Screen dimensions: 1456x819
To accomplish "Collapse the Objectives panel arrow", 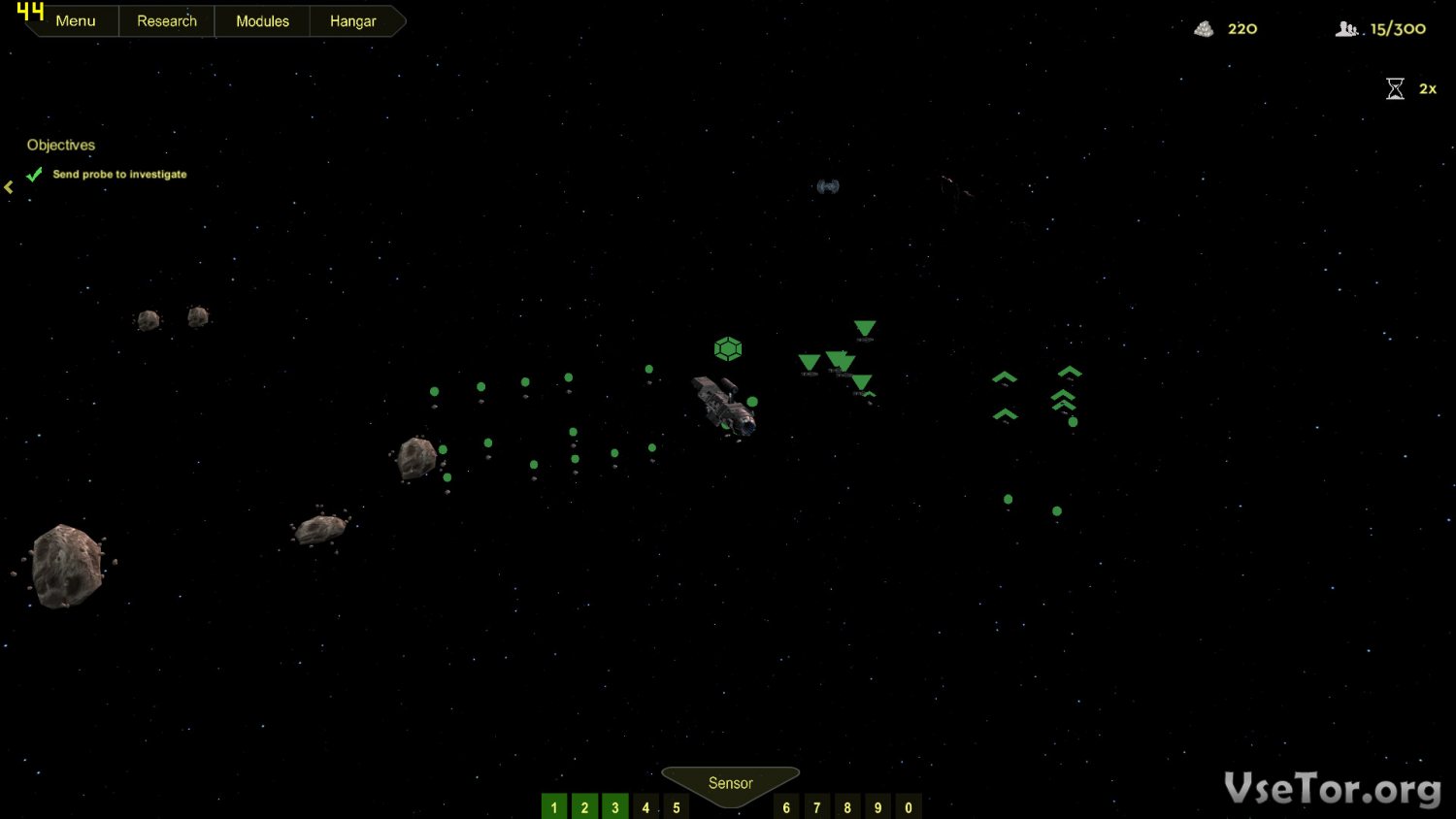I will (x=9, y=187).
